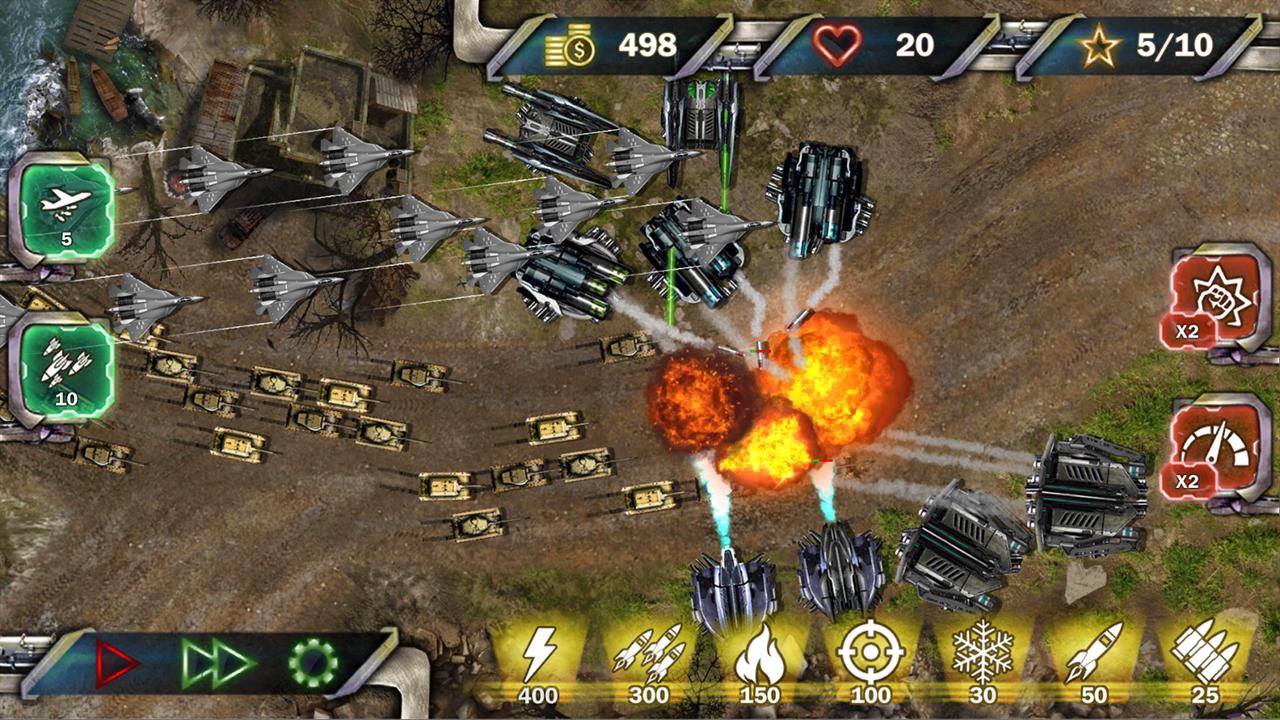Activate the X2 speed gauge boost

point(1212,452)
